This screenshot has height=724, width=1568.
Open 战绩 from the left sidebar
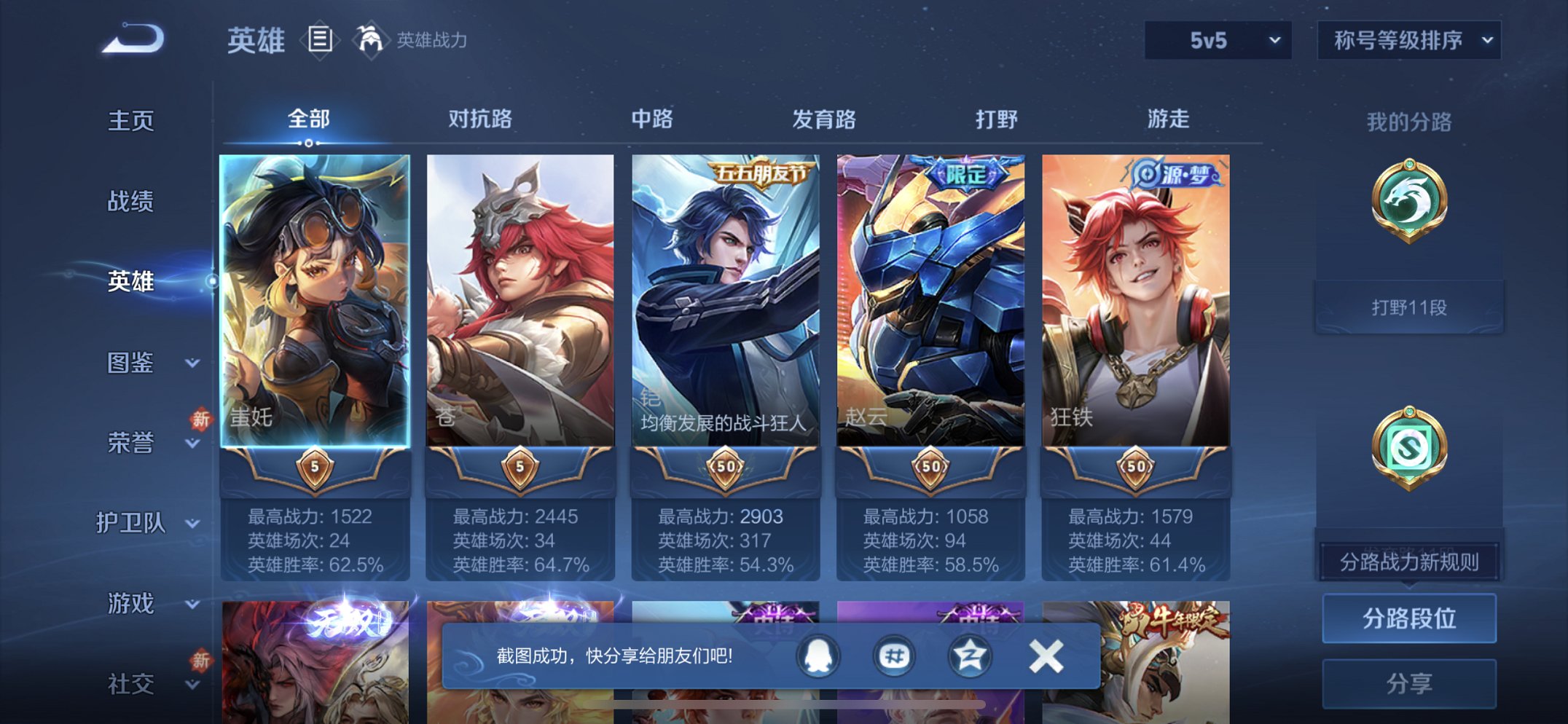coord(131,202)
